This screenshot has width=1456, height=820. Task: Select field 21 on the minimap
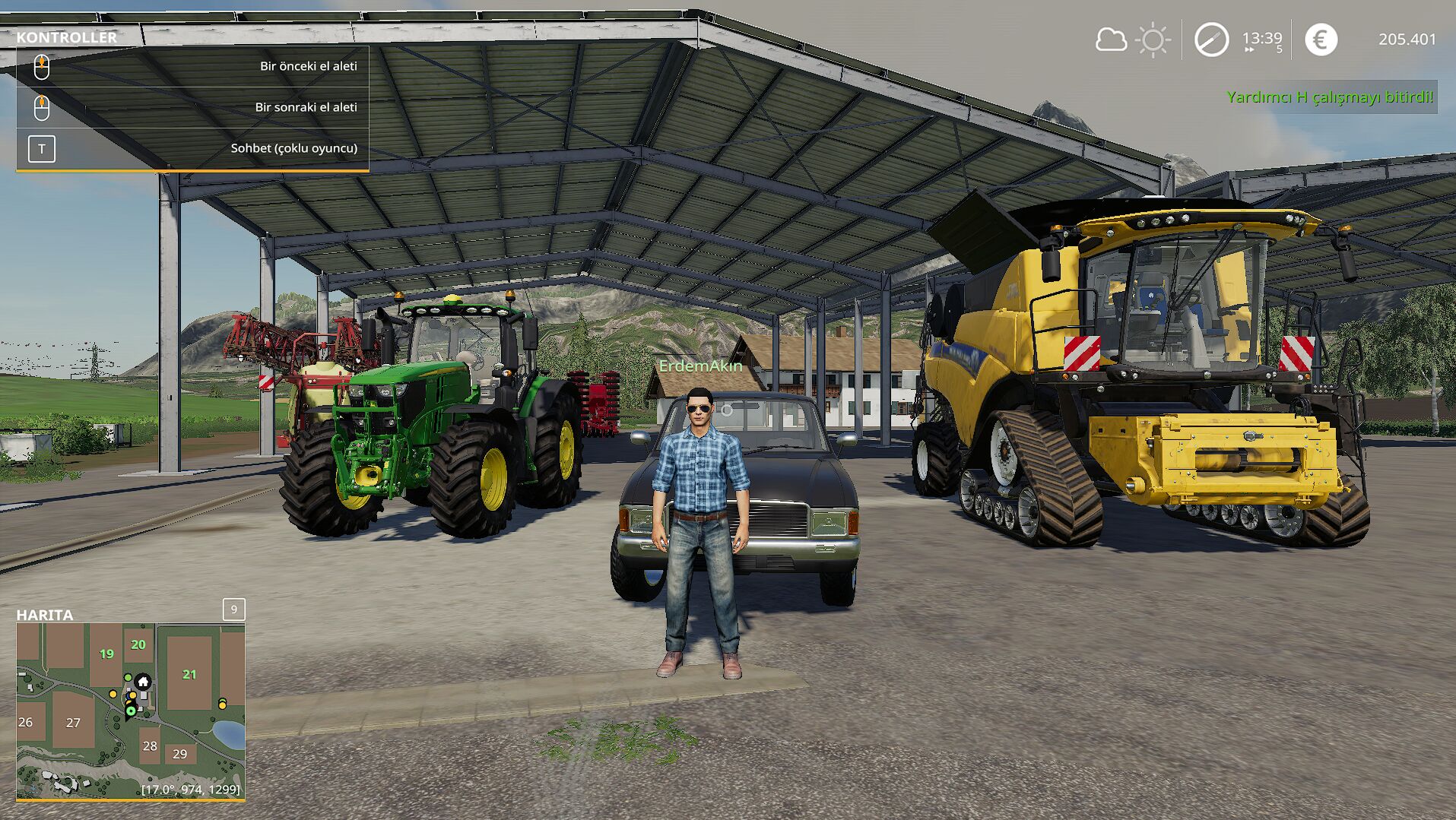point(189,674)
